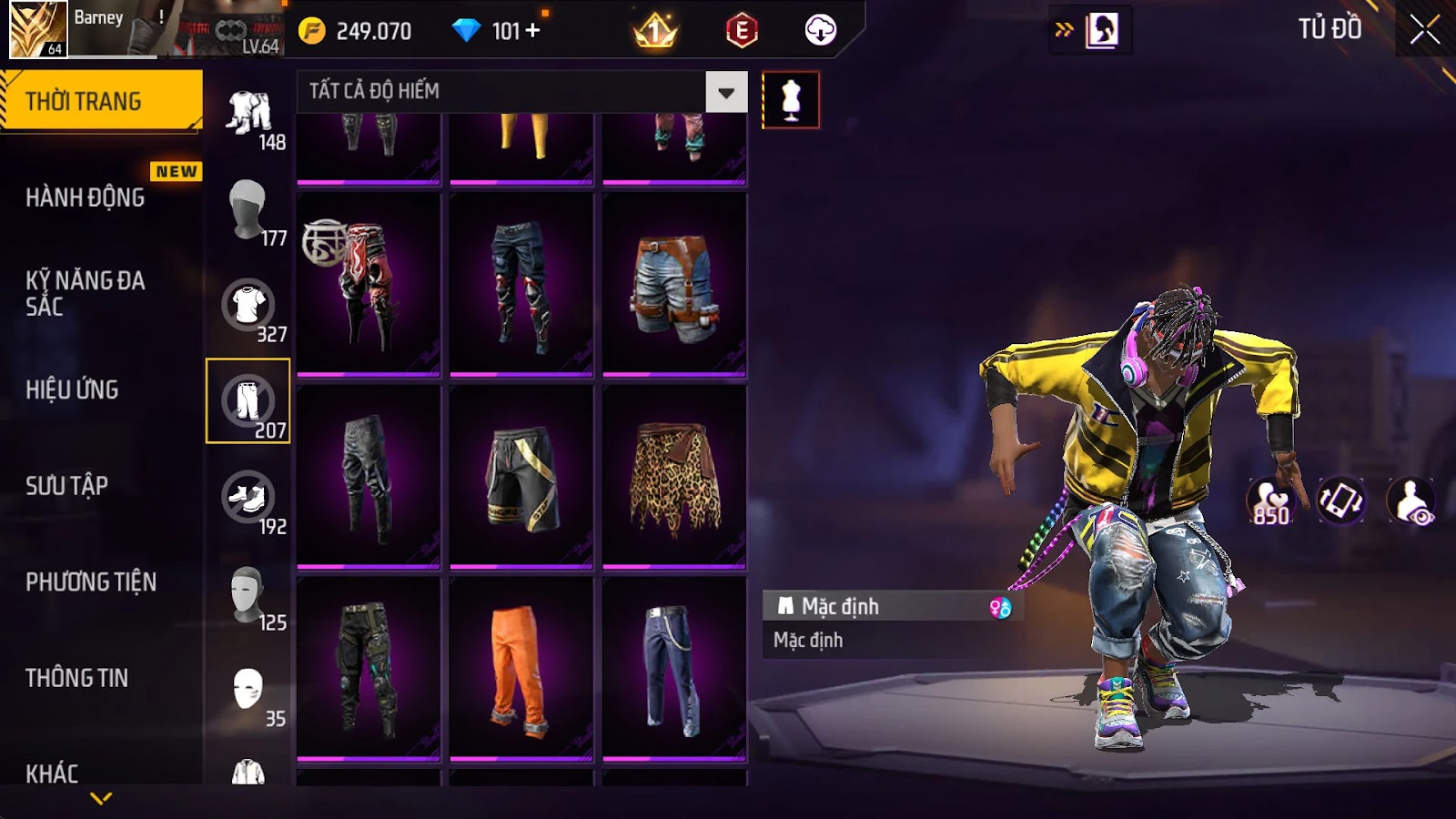The width and height of the screenshot is (1456, 819).
Task: Switch to the HÀNH ĐỘNG tab
Action: tap(86, 197)
